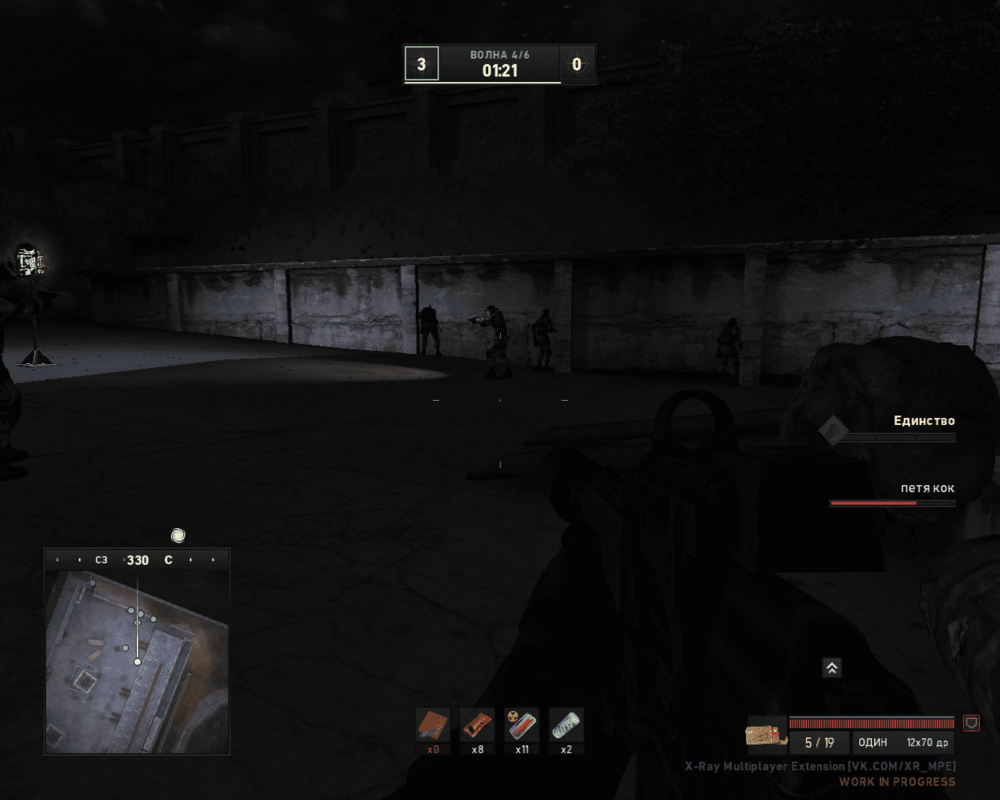
Task: Select the shotgun shell ammo type icon
Action: (765, 735)
